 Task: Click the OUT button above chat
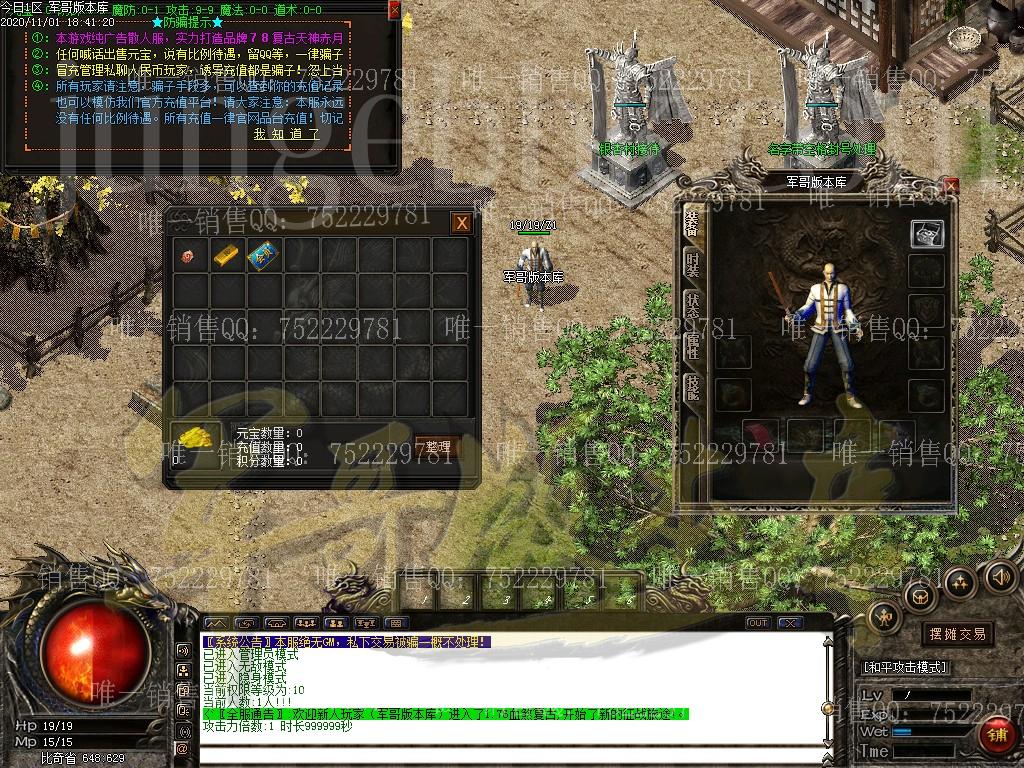(758, 623)
